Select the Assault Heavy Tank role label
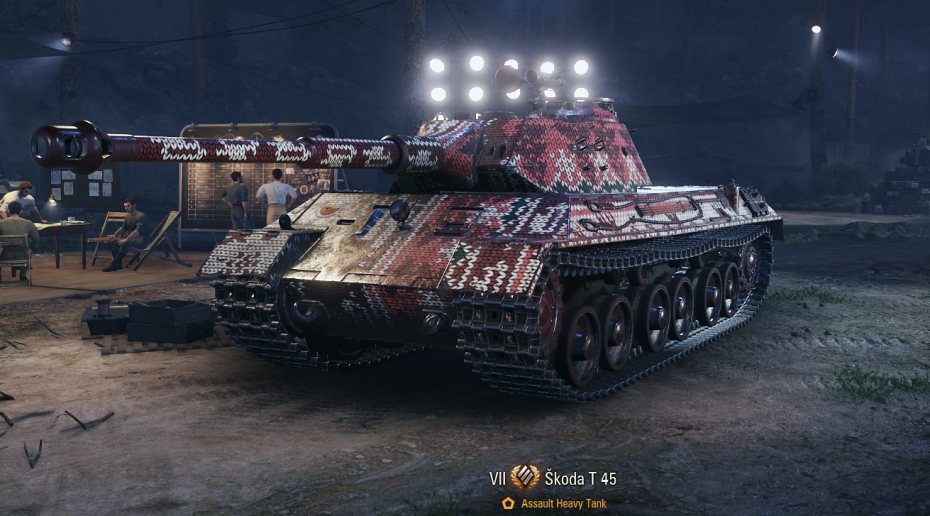Image resolution: width=930 pixels, height=516 pixels. pyautogui.click(x=563, y=504)
